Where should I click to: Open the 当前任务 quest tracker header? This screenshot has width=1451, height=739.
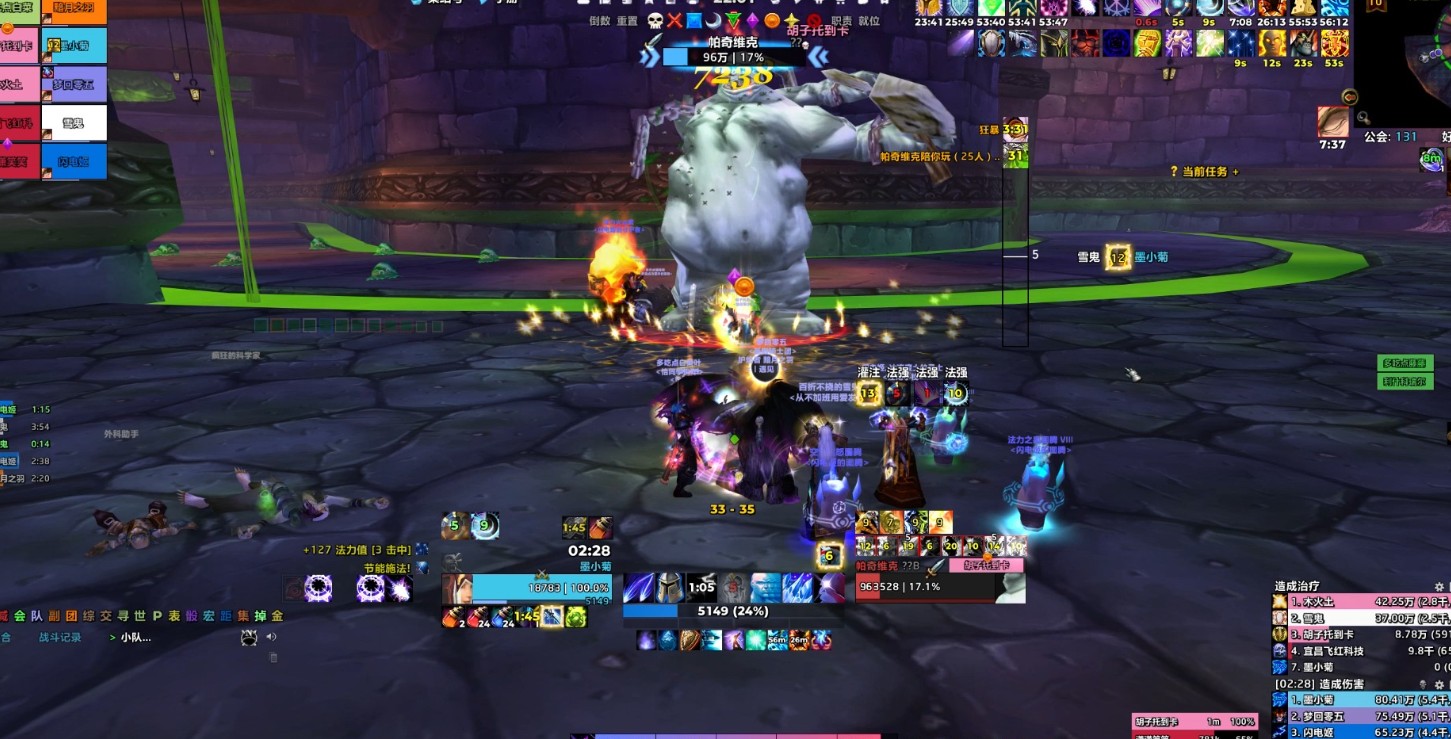1204,172
